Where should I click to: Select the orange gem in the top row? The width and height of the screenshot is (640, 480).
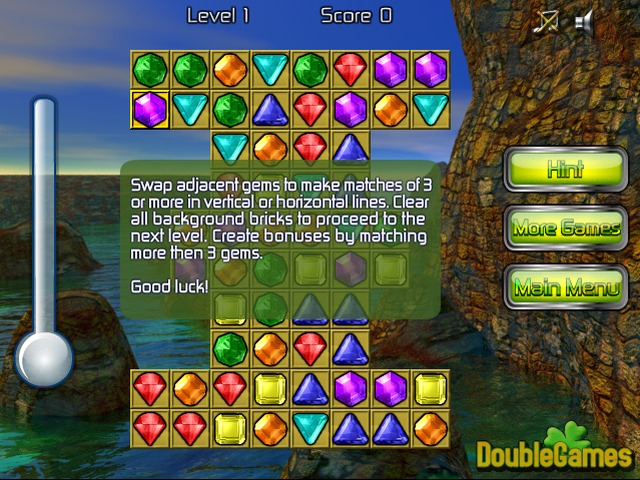click(230, 69)
